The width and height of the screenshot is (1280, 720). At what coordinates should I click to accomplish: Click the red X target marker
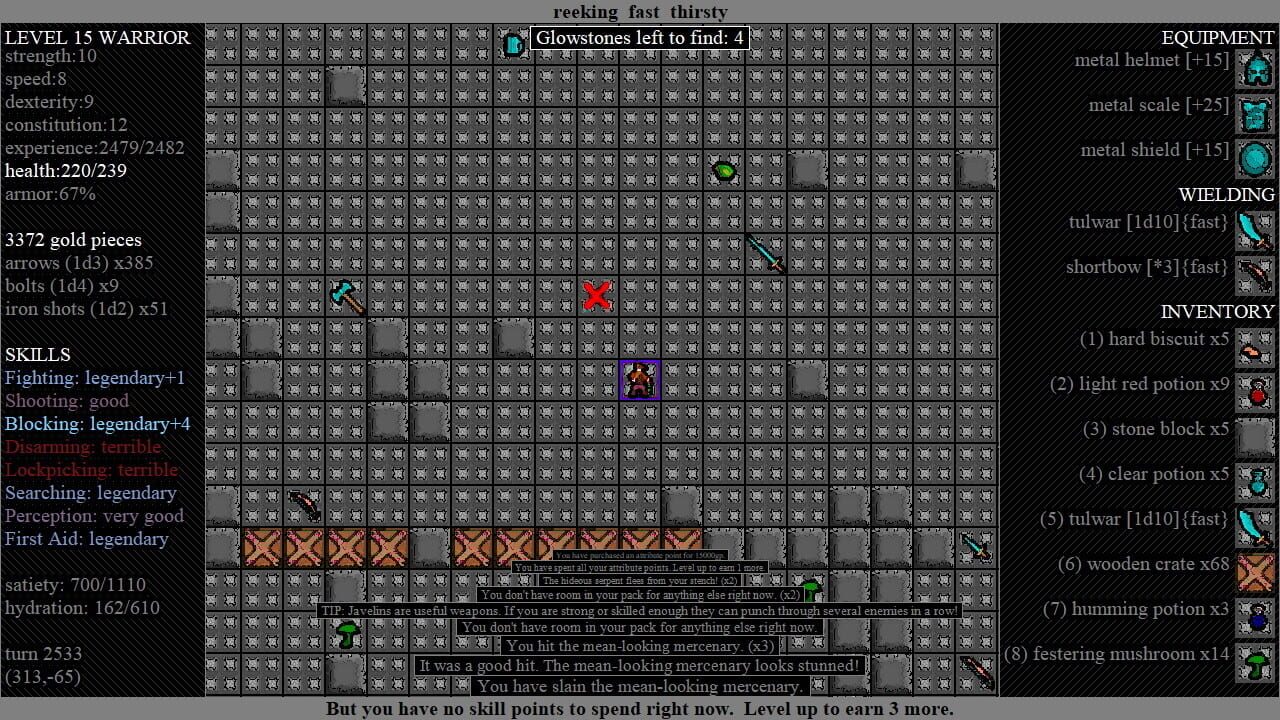click(x=597, y=295)
